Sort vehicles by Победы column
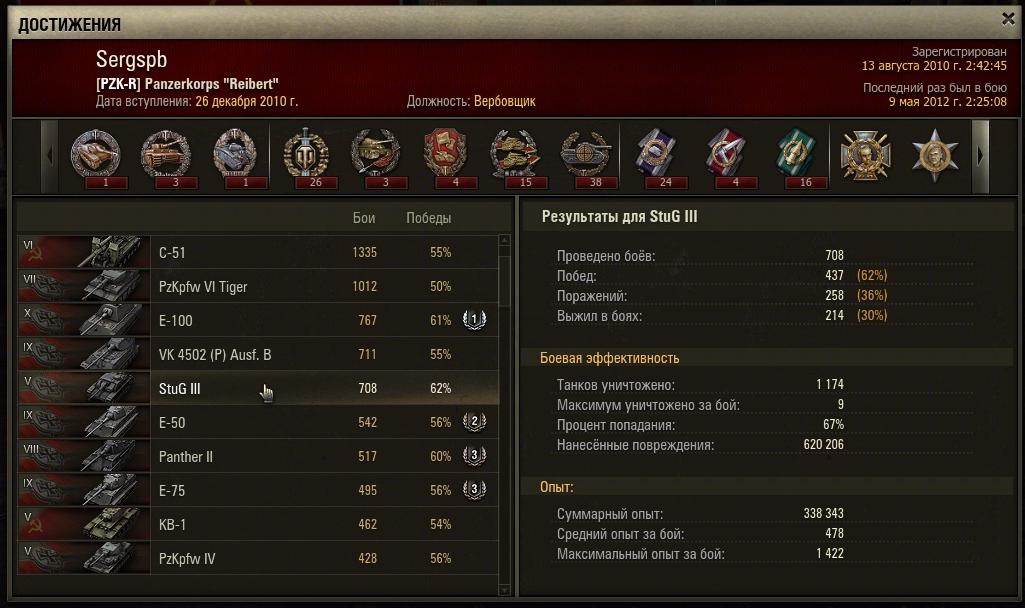The height and width of the screenshot is (608, 1025). click(x=428, y=218)
